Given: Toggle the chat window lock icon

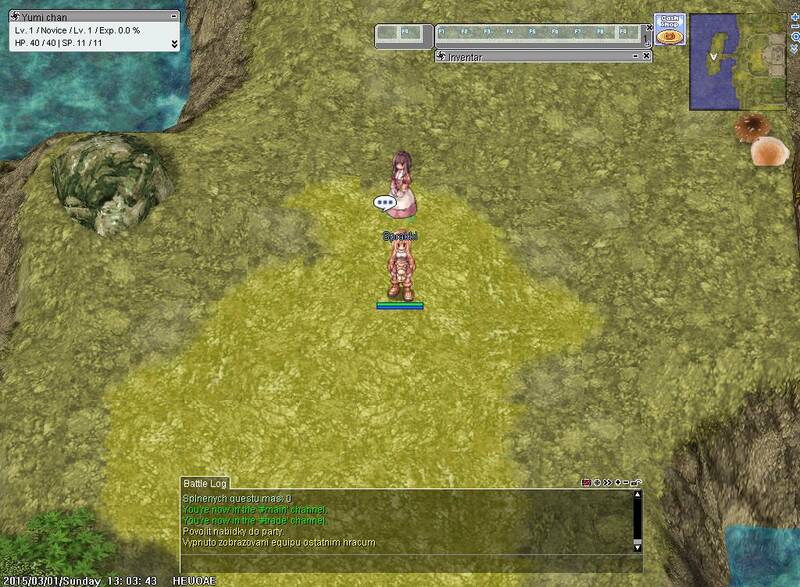Looking at the screenshot, I should (637, 483).
